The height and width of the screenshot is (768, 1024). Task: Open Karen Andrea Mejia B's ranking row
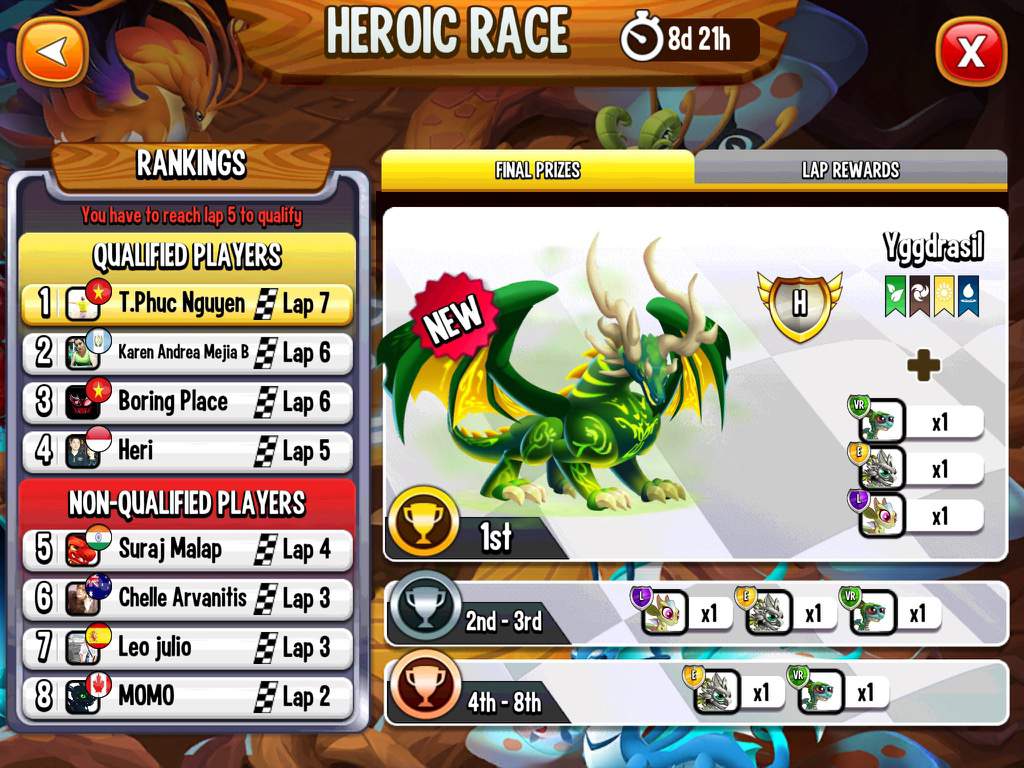(187, 352)
